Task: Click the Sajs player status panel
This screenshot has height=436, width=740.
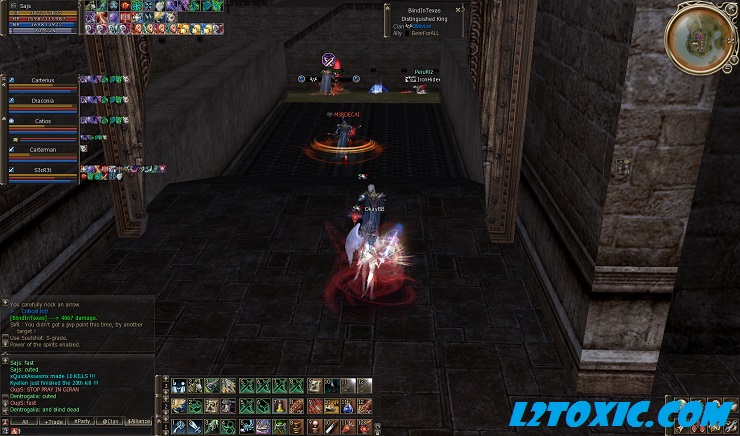Action: point(42,17)
